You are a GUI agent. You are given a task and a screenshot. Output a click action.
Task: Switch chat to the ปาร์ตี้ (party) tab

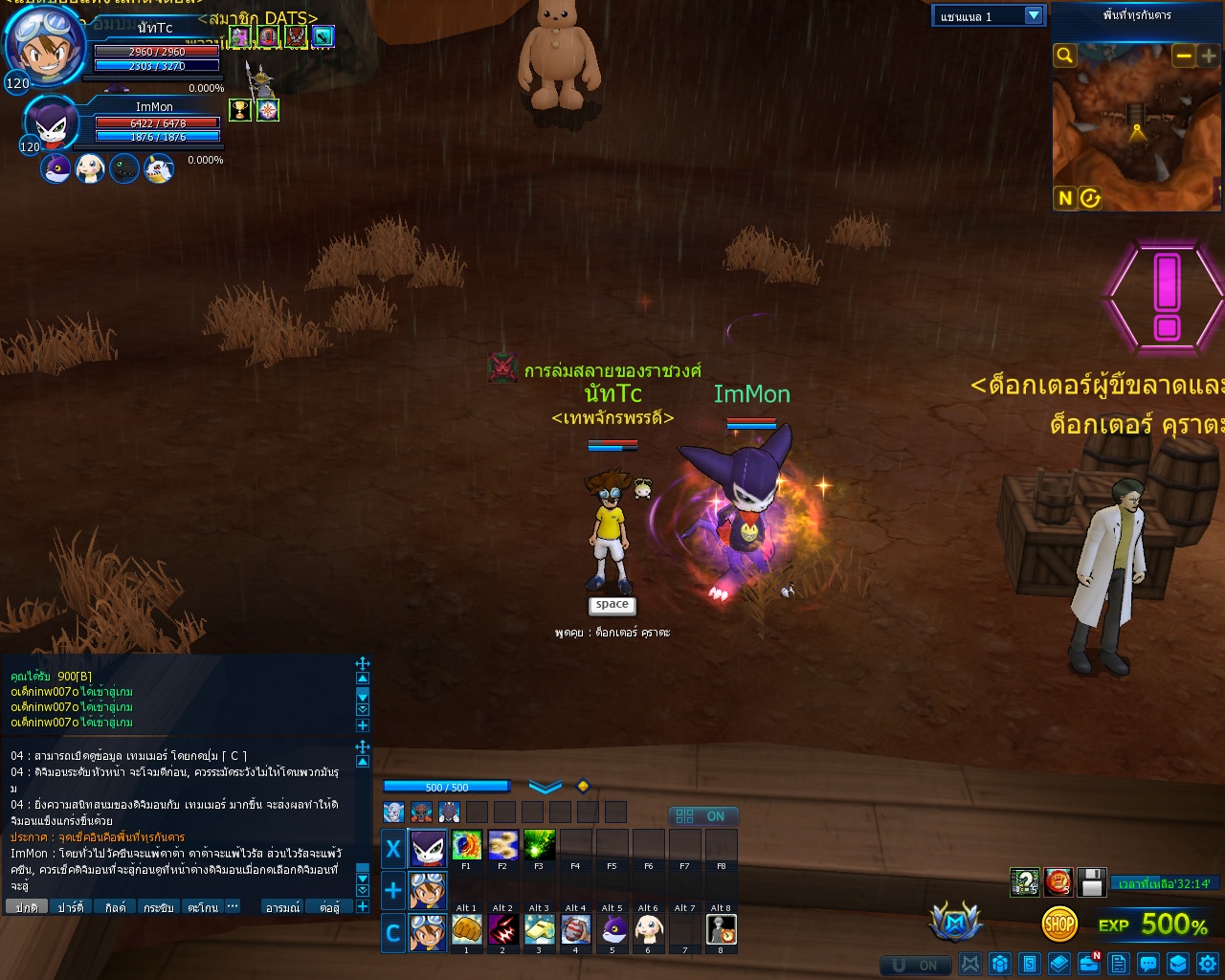[x=71, y=907]
